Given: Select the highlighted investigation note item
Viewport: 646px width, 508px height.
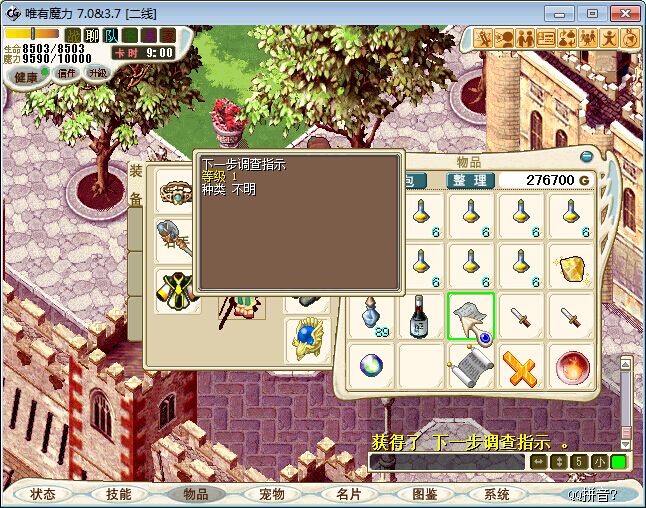Looking at the screenshot, I should [x=470, y=317].
